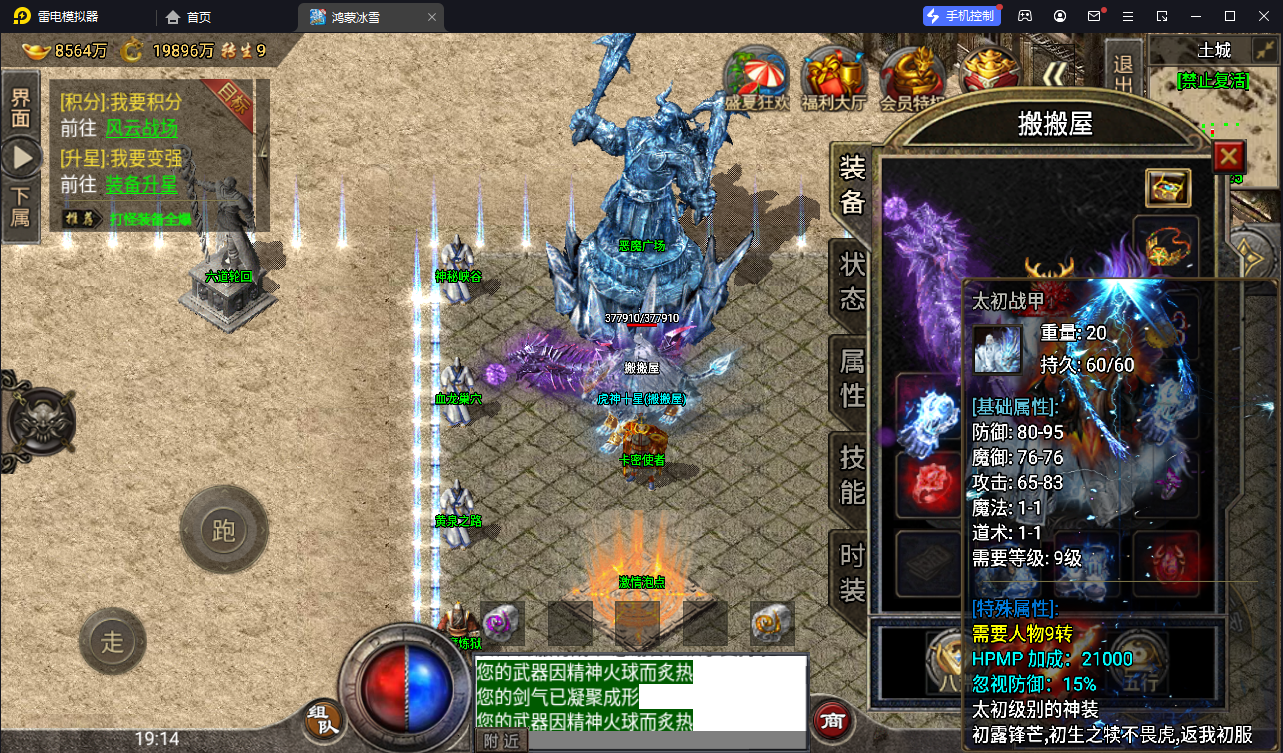Open the 属性 attributes tab

click(852, 377)
